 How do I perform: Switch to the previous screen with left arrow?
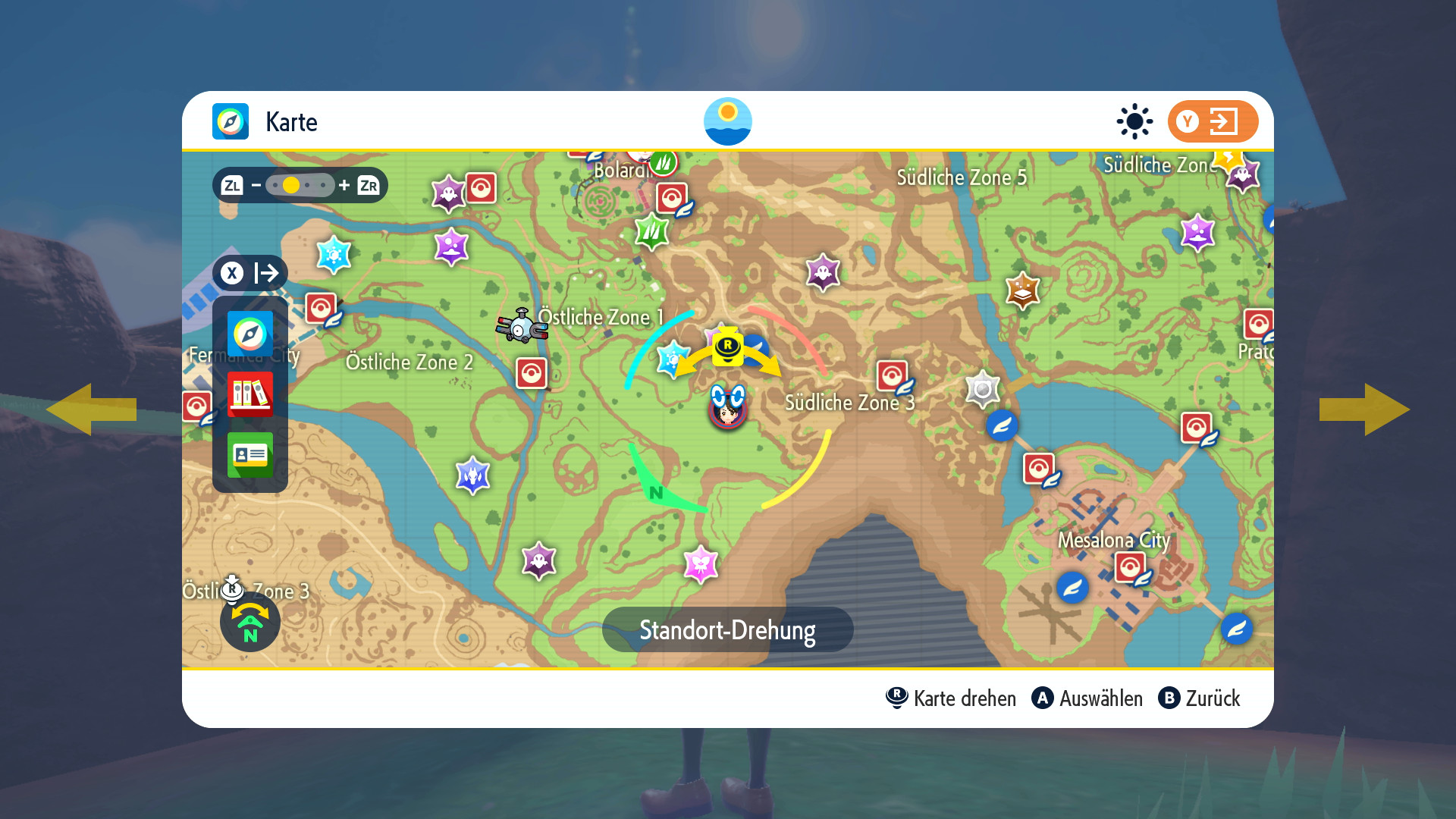pos(91,409)
